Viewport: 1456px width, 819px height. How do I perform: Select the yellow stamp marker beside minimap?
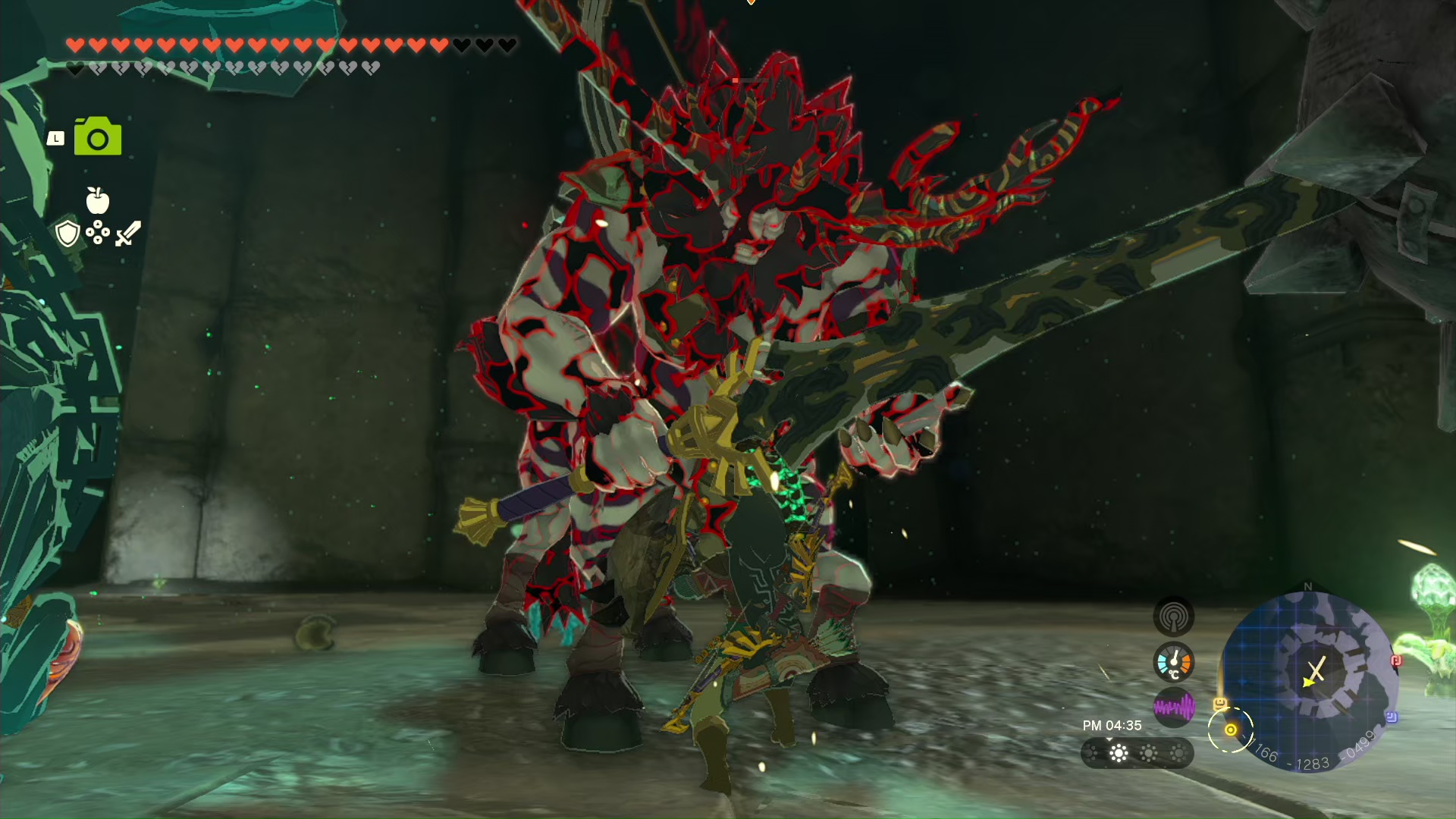pyautogui.click(x=1219, y=704)
